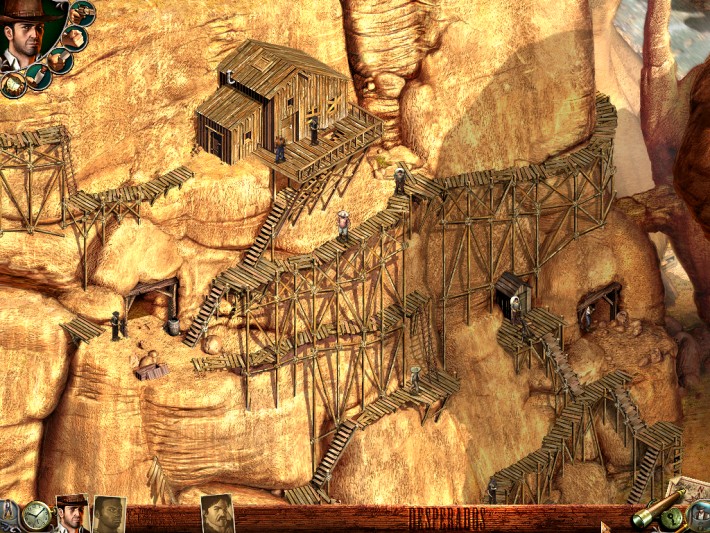Choose the punch fist ability
Screen dimensions: 710x533
pos(73,38)
